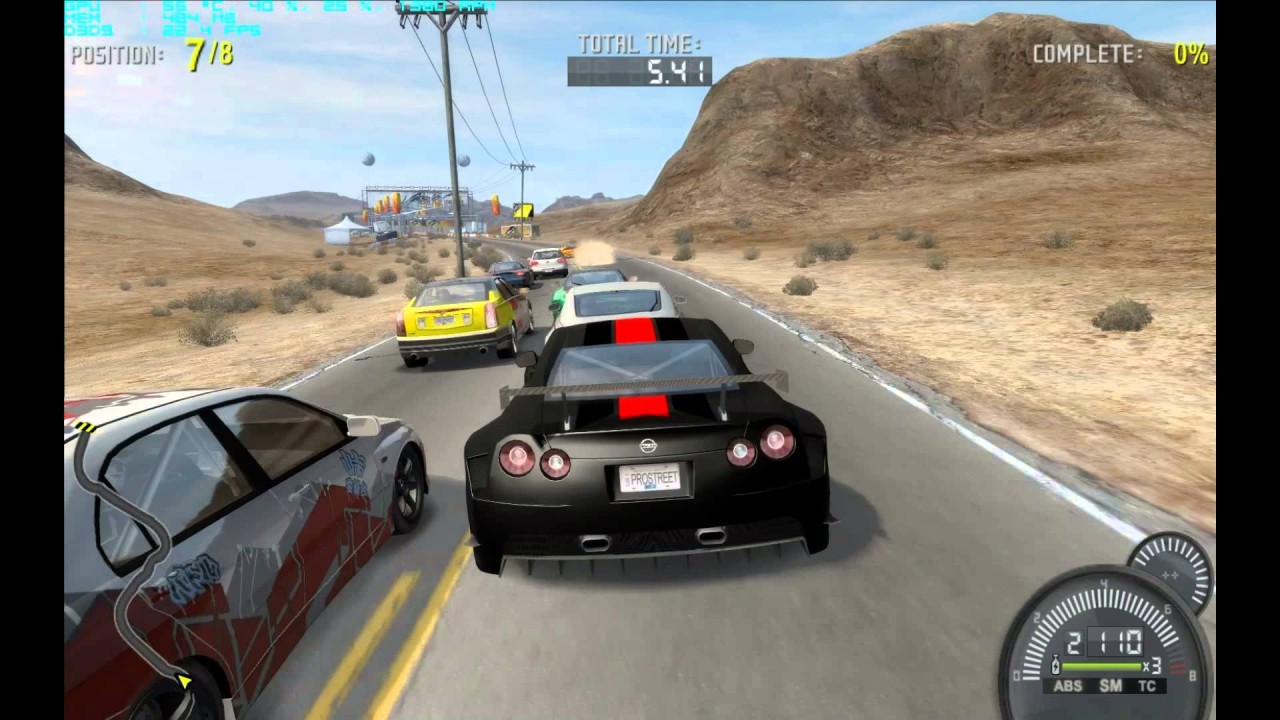The height and width of the screenshot is (720, 1280).
Task: Toggle the SM stability management indicator
Action: (x=1110, y=684)
